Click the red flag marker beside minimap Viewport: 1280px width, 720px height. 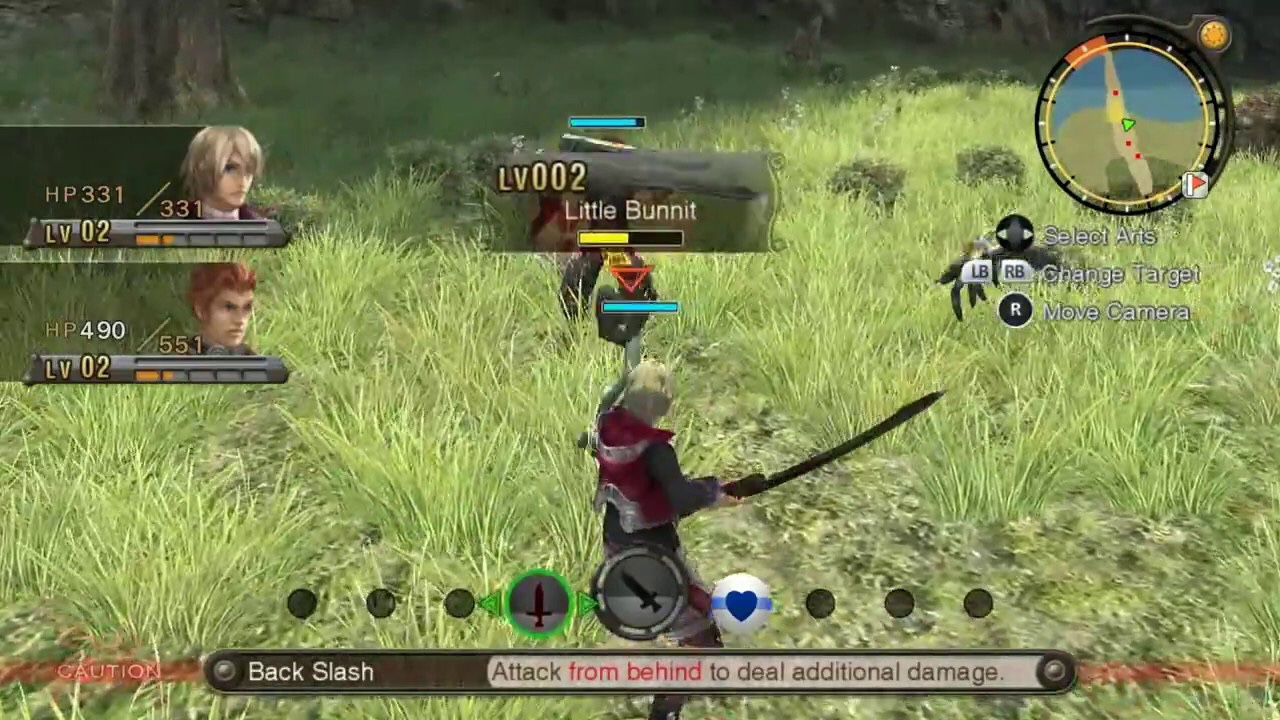click(1195, 185)
